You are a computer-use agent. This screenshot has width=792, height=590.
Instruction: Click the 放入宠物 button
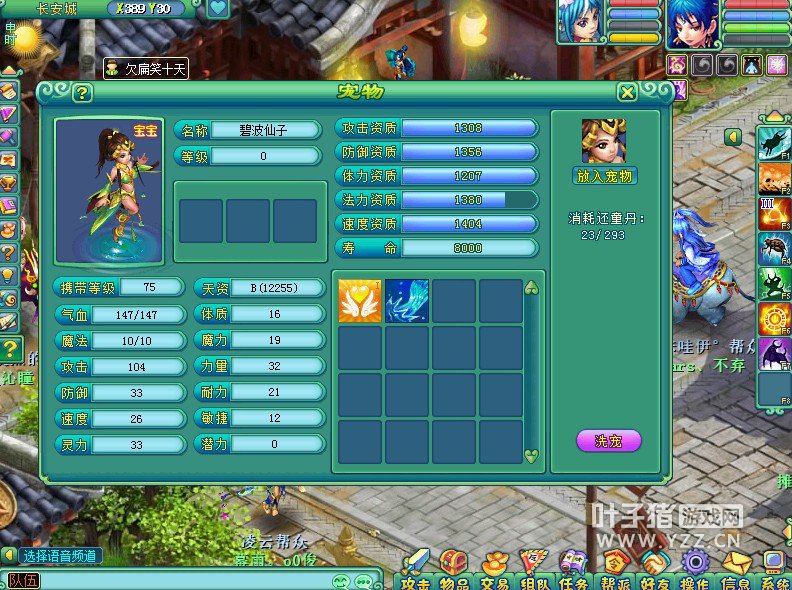(605, 176)
